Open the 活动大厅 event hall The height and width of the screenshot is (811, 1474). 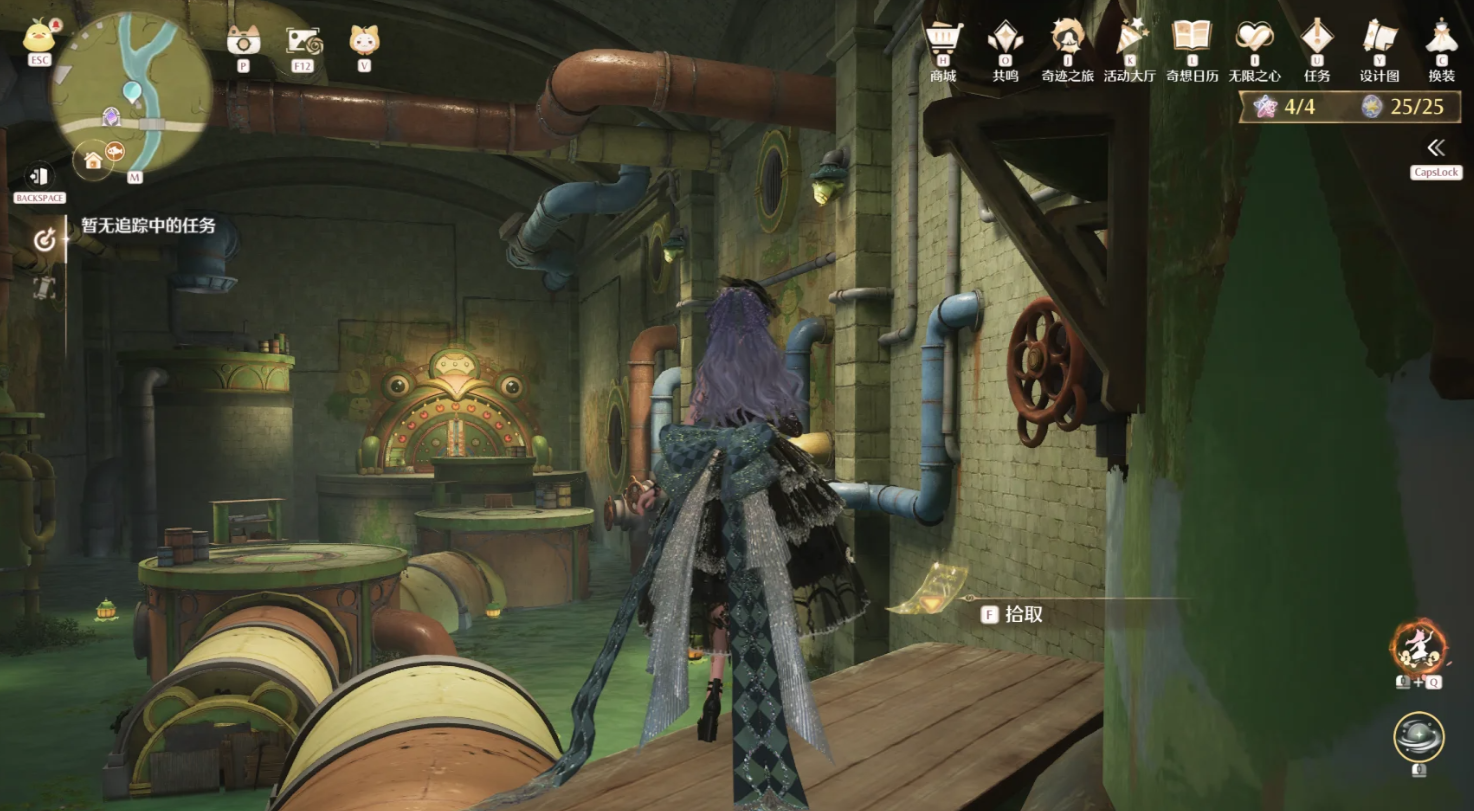[1130, 40]
